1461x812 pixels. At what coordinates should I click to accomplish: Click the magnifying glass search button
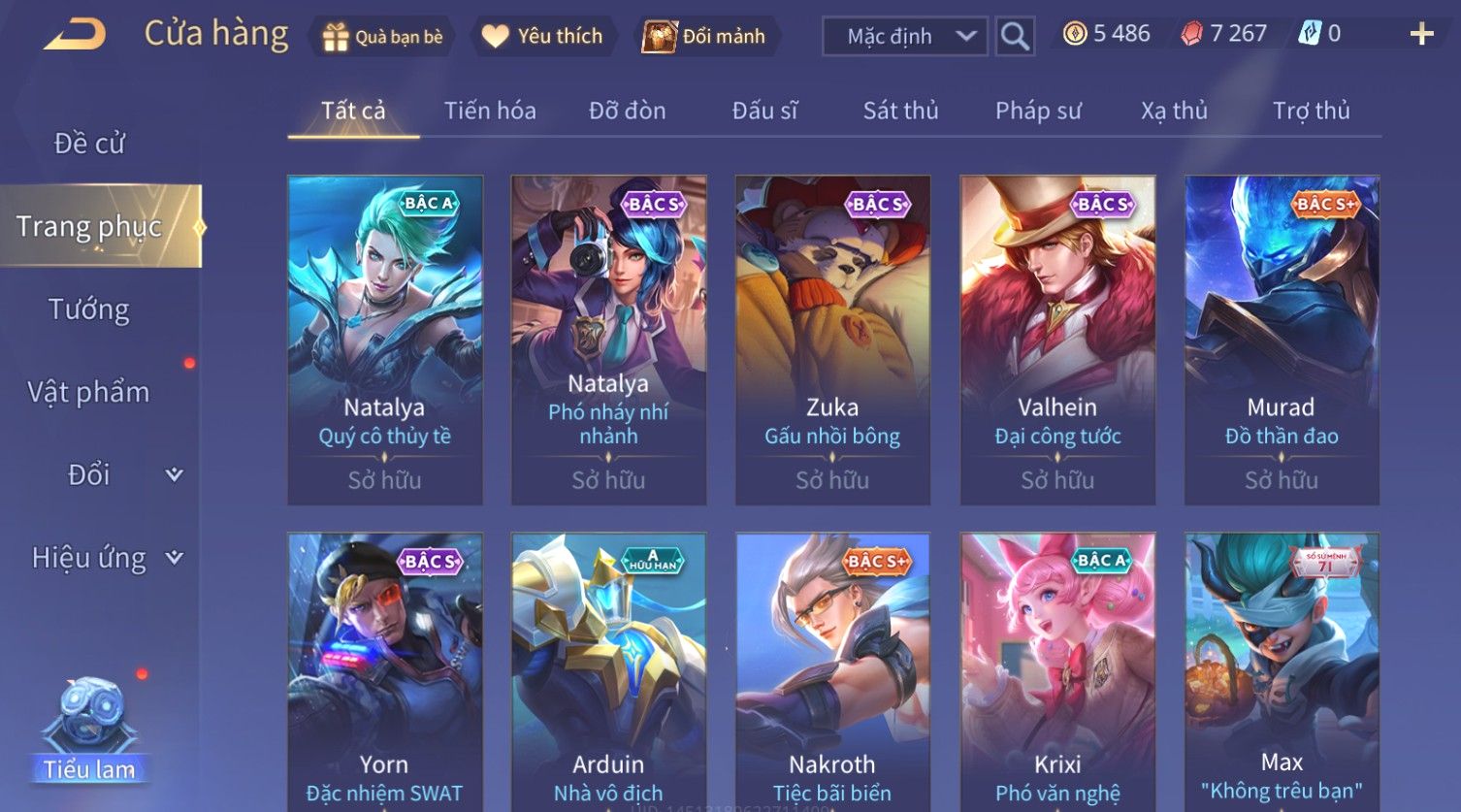pyautogui.click(x=1015, y=37)
